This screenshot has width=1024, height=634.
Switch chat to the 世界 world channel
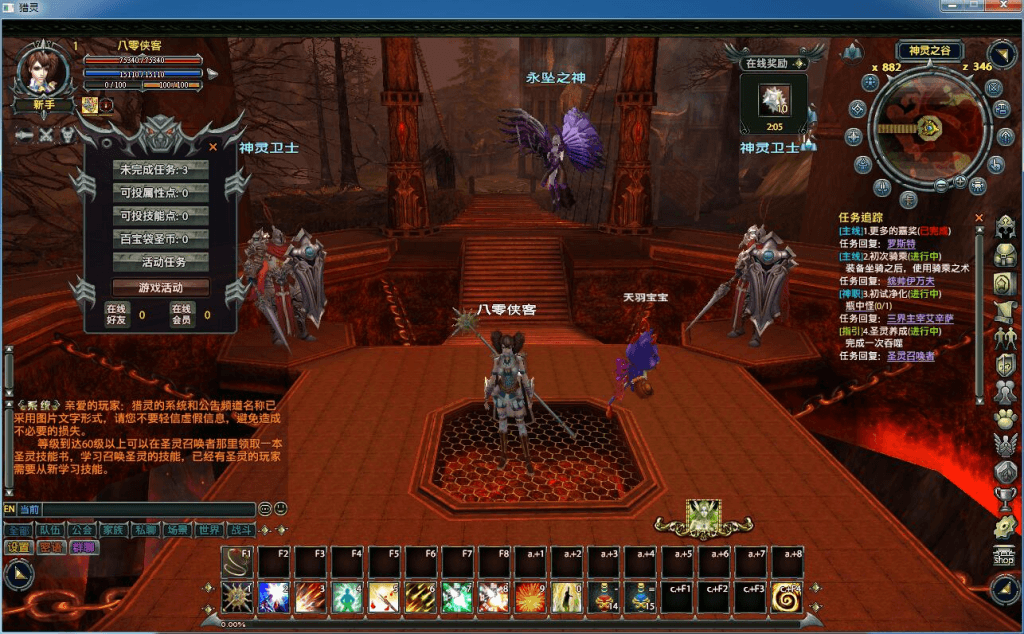(x=209, y=529)
